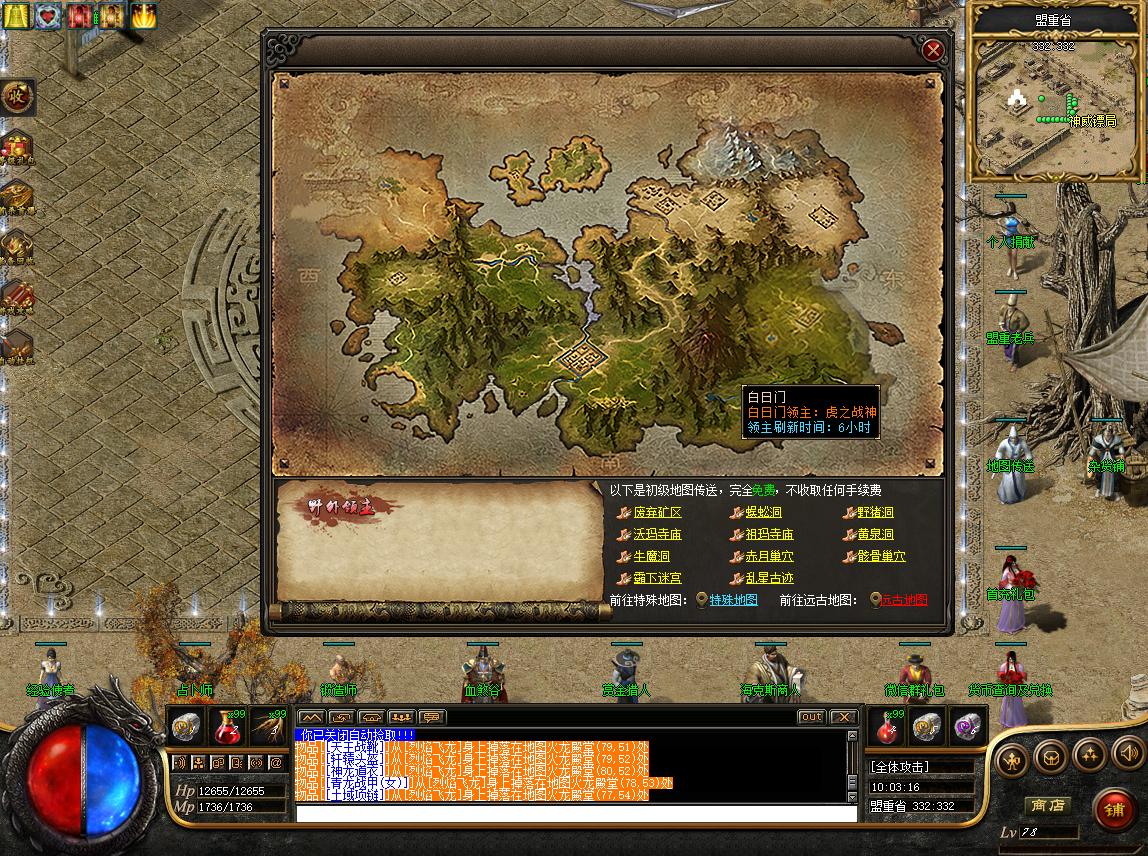Travel to 赤月巢穴
This screenshot has width=1148, height=856.
coord(769,556)
